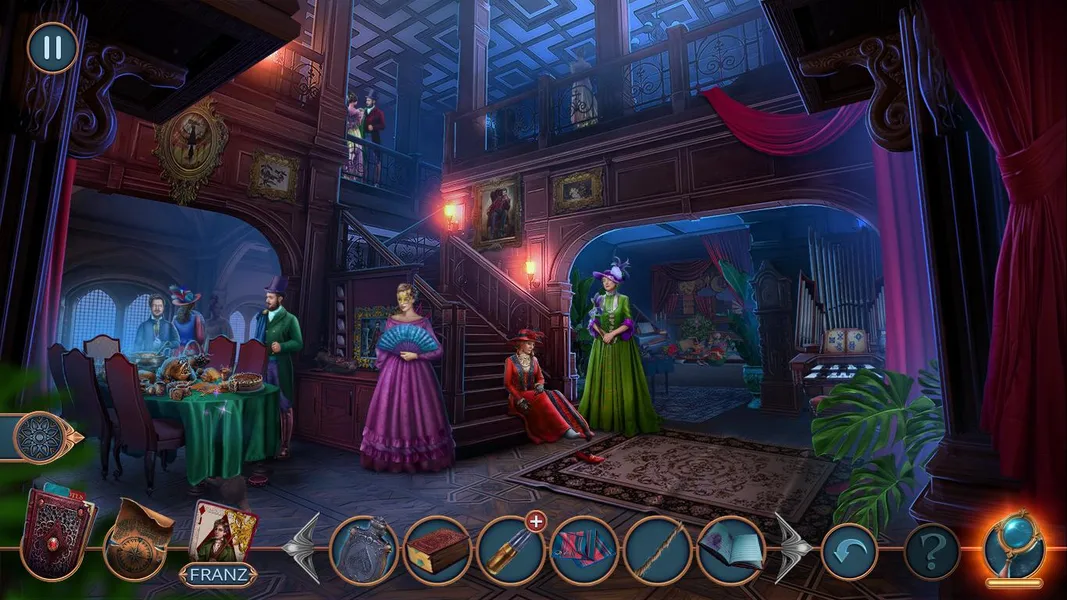Open the map with the compass scroll
The width and height of the screenshot is (1067, 600).
tap(138, 538)
